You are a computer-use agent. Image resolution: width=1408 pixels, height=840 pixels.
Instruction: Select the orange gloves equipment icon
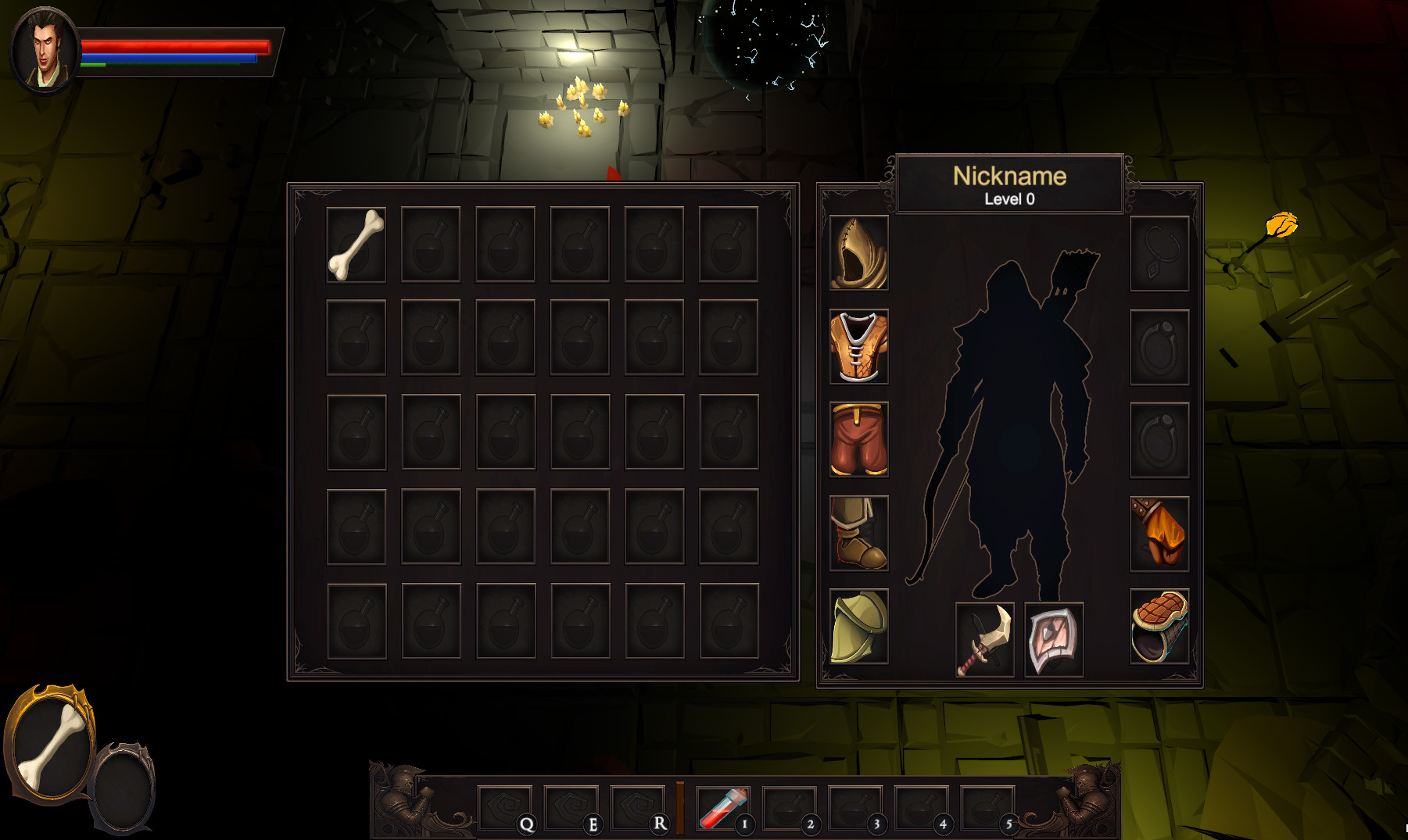1159,532
